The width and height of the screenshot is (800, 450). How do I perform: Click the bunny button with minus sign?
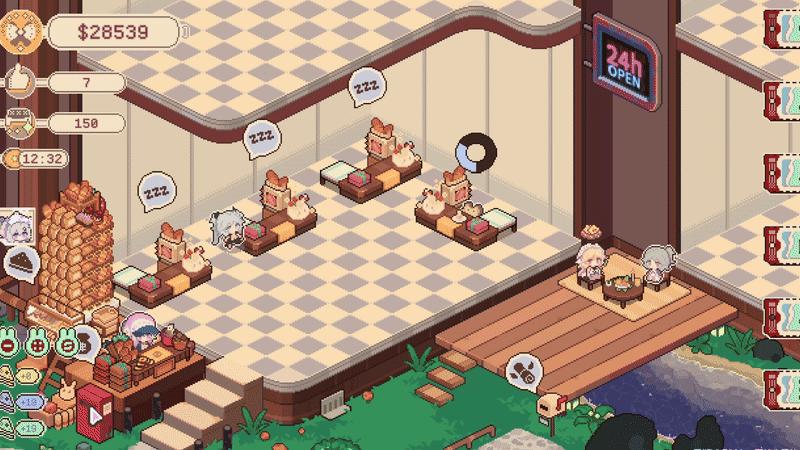point(10,343)
